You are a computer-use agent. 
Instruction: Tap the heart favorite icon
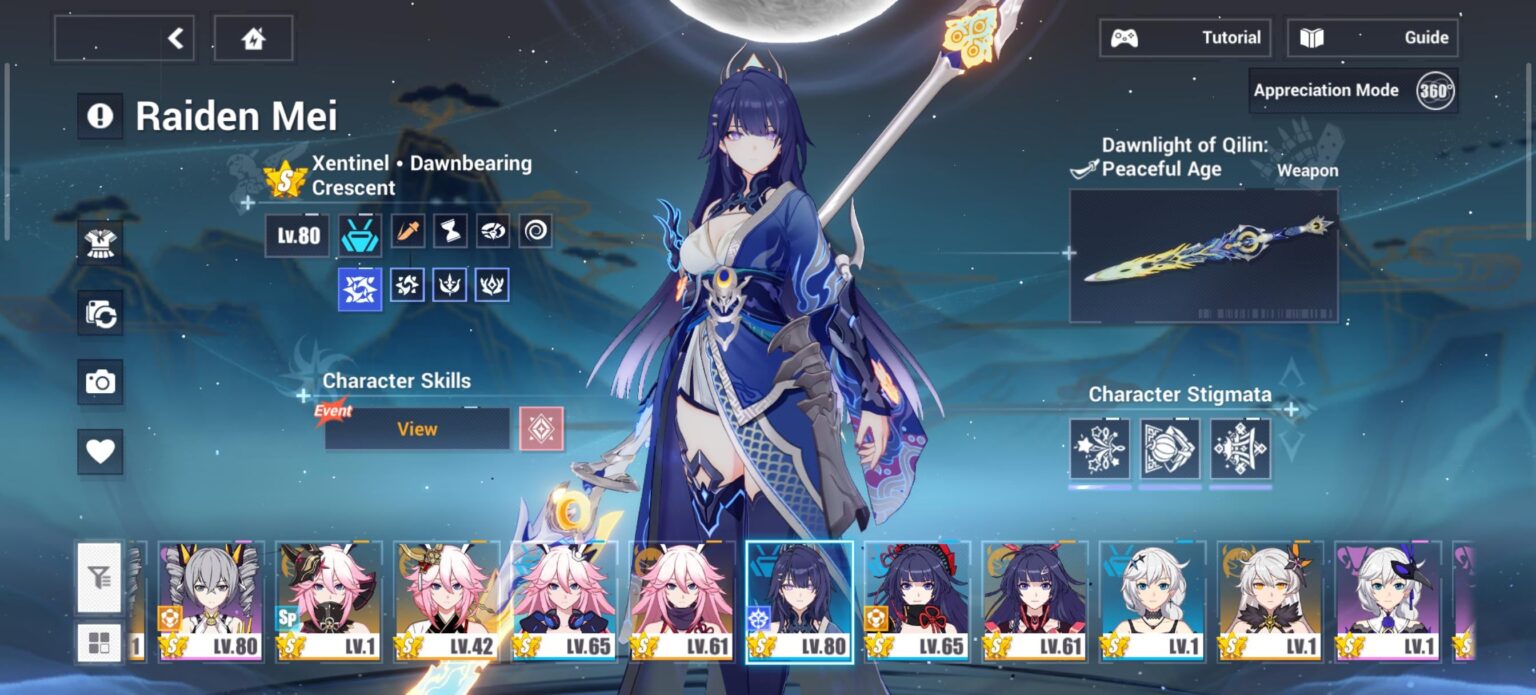pyautogui.click(x=100, y=452)
